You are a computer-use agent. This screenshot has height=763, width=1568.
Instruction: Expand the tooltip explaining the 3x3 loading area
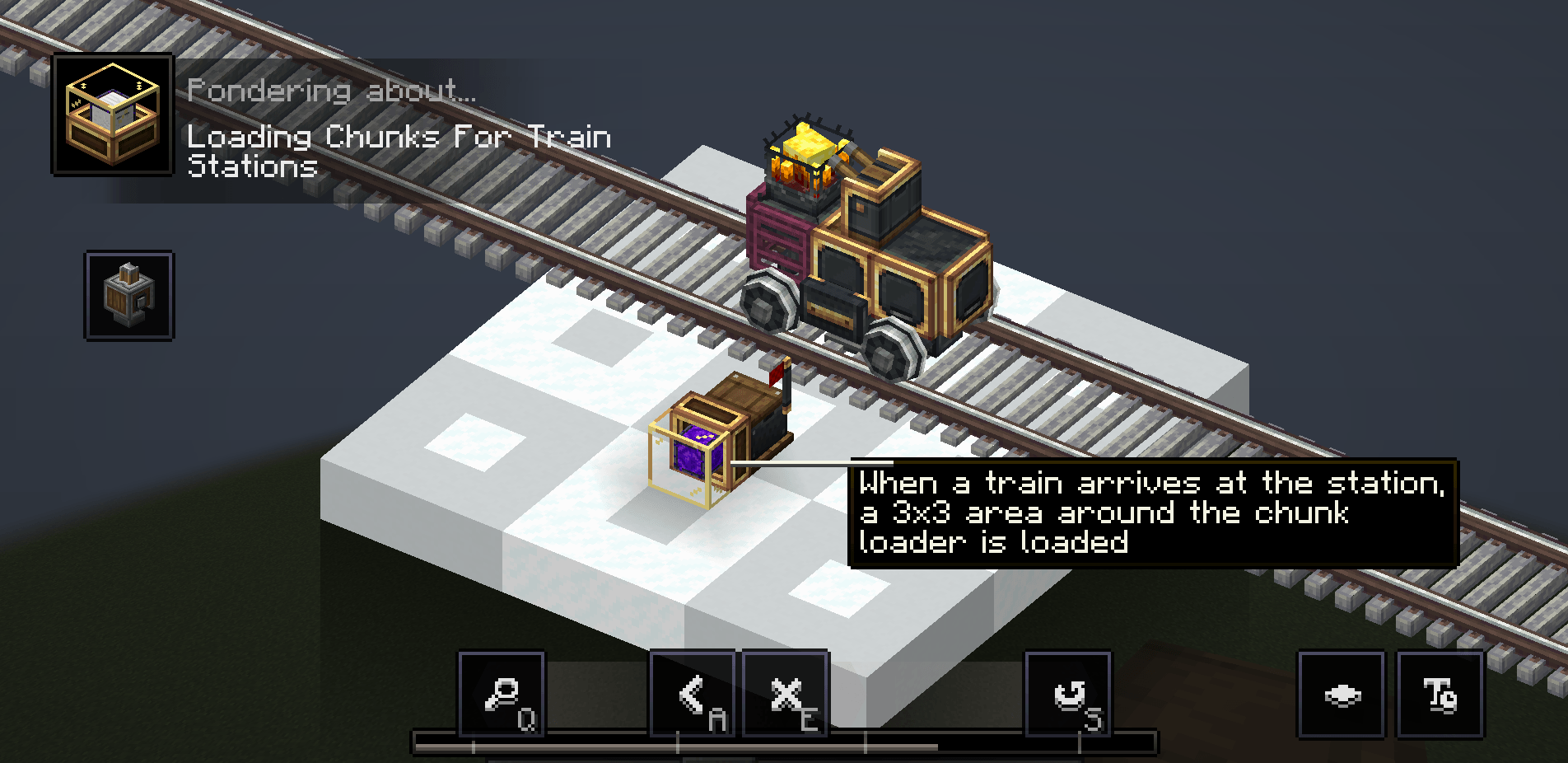click(x=1153, y=513)
